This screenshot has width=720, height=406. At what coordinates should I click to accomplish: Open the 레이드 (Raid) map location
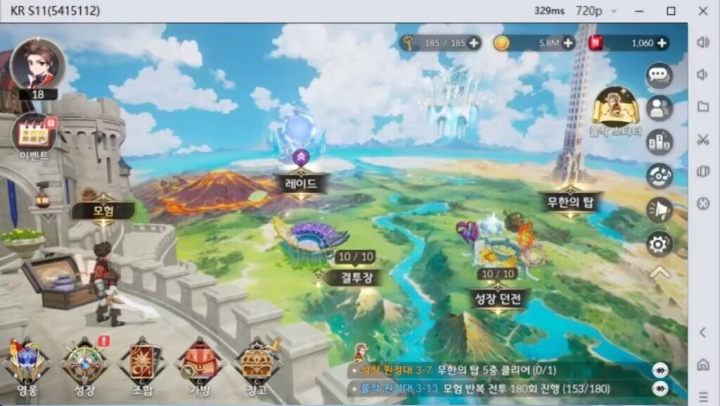point(300,183)
